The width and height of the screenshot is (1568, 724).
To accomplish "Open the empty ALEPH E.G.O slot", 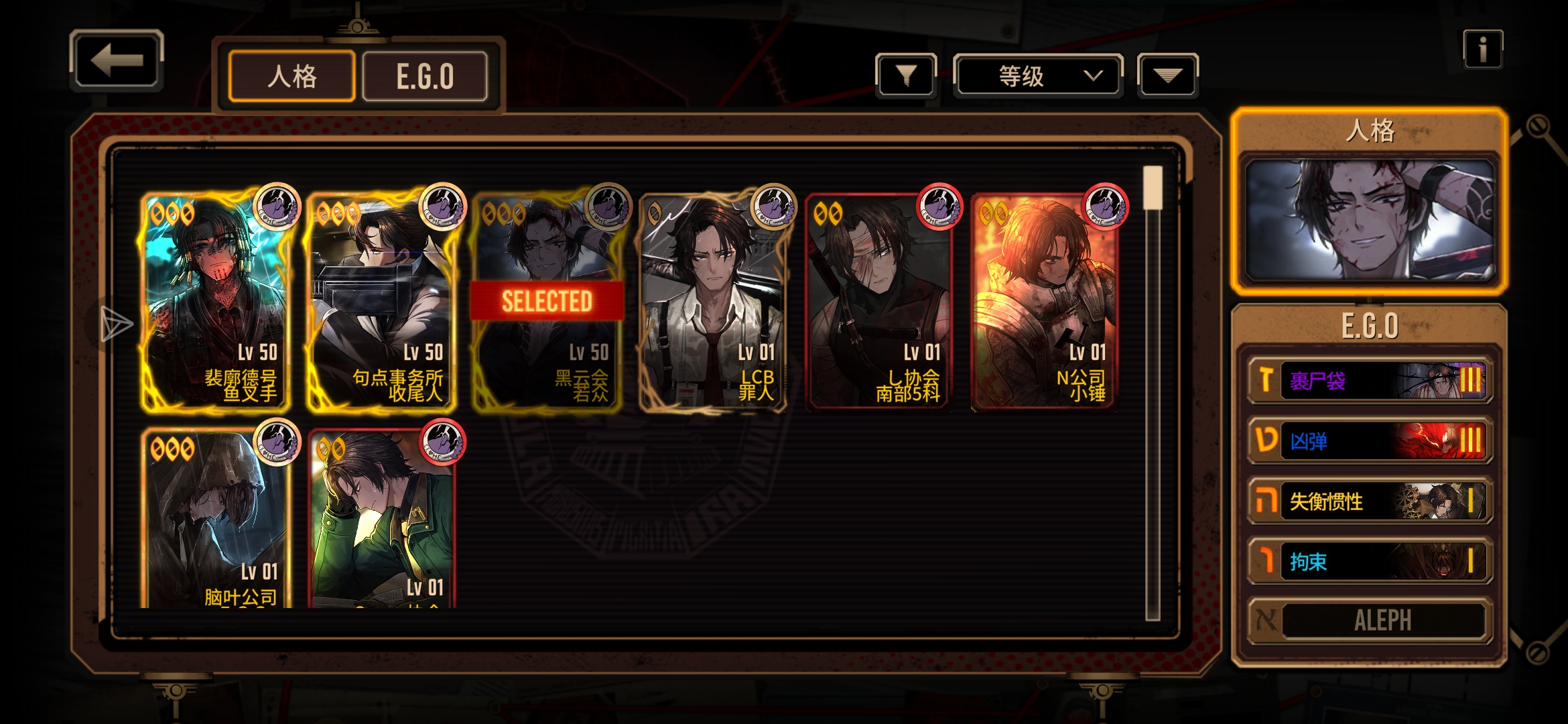I will (x=1369, y=620).
